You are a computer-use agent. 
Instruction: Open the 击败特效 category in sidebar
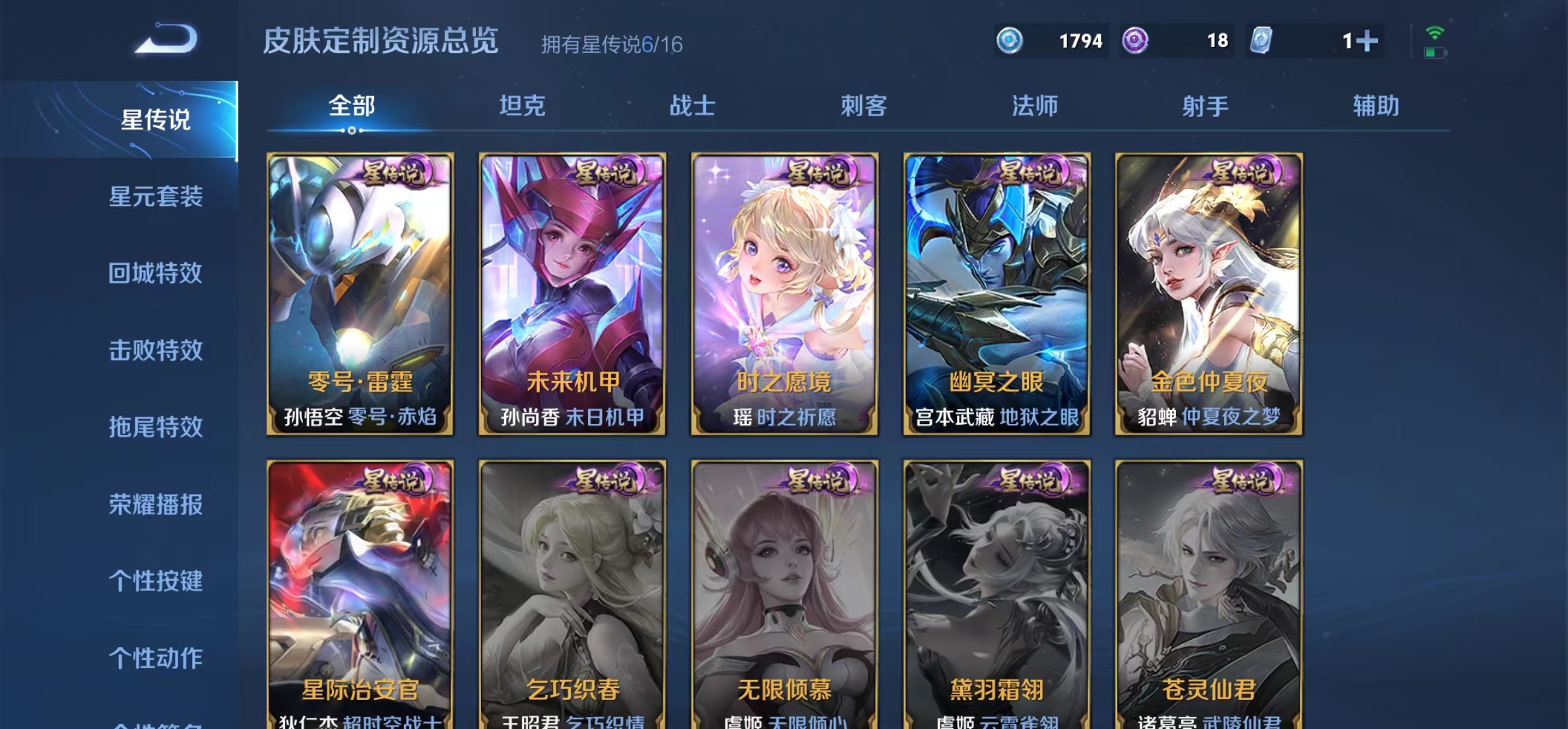pos(156,350)
